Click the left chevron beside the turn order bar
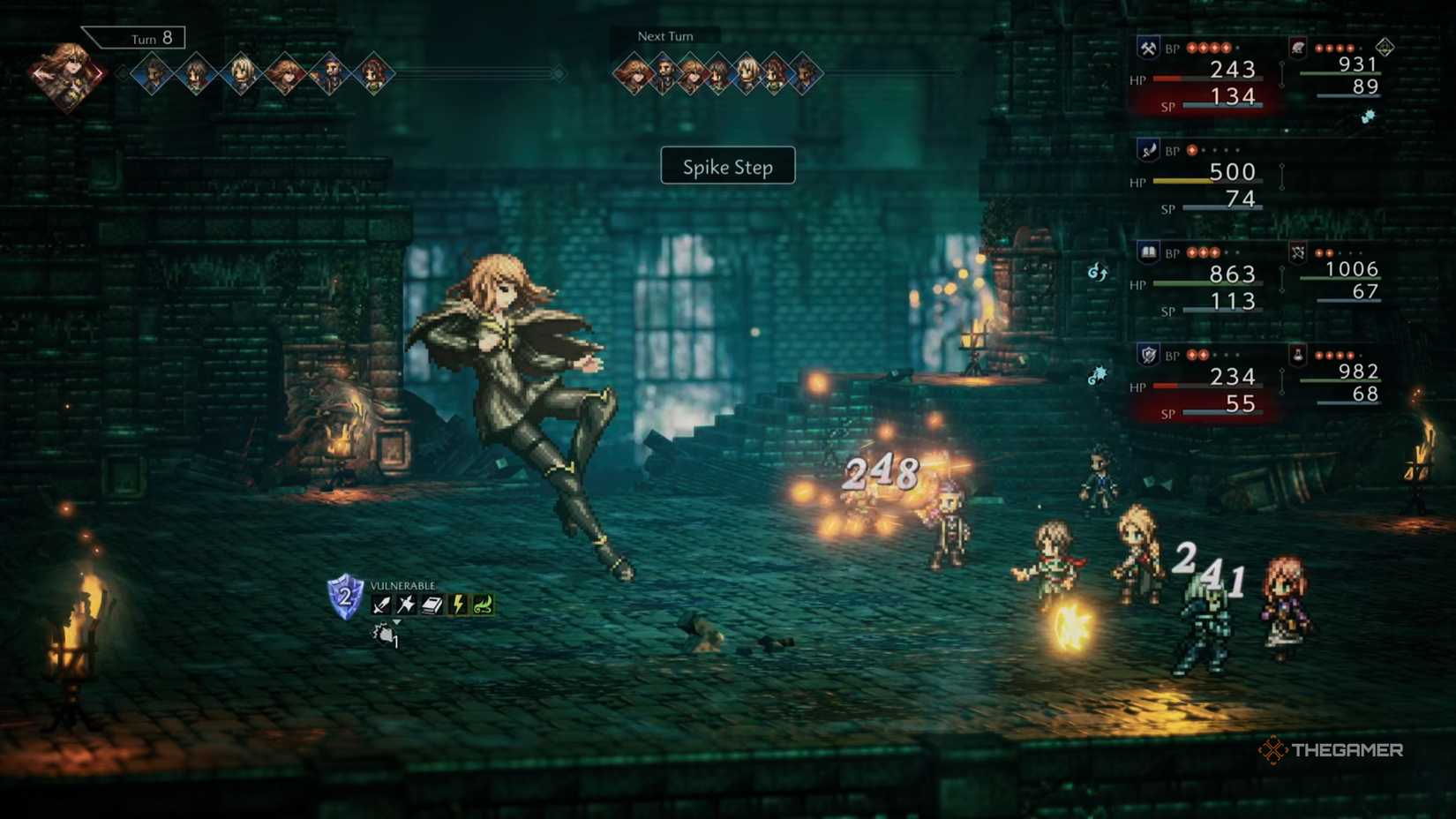This screenshot has height=819, width=1456. click(118, 71)
